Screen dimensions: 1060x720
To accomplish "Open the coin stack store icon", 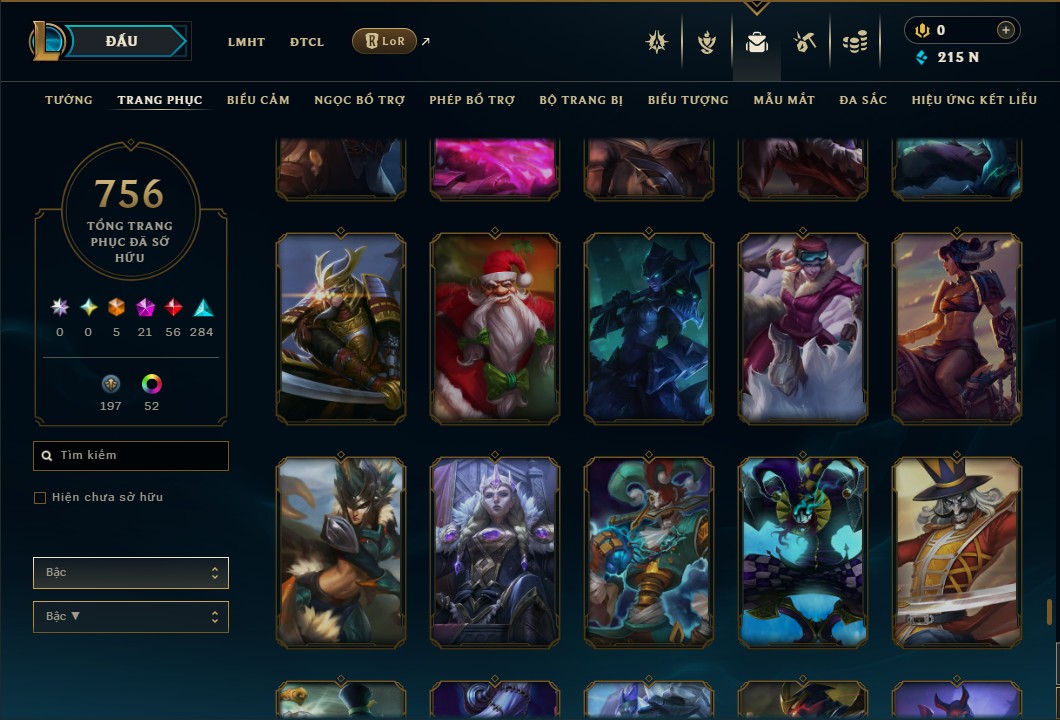I will [x=854, y=42].
